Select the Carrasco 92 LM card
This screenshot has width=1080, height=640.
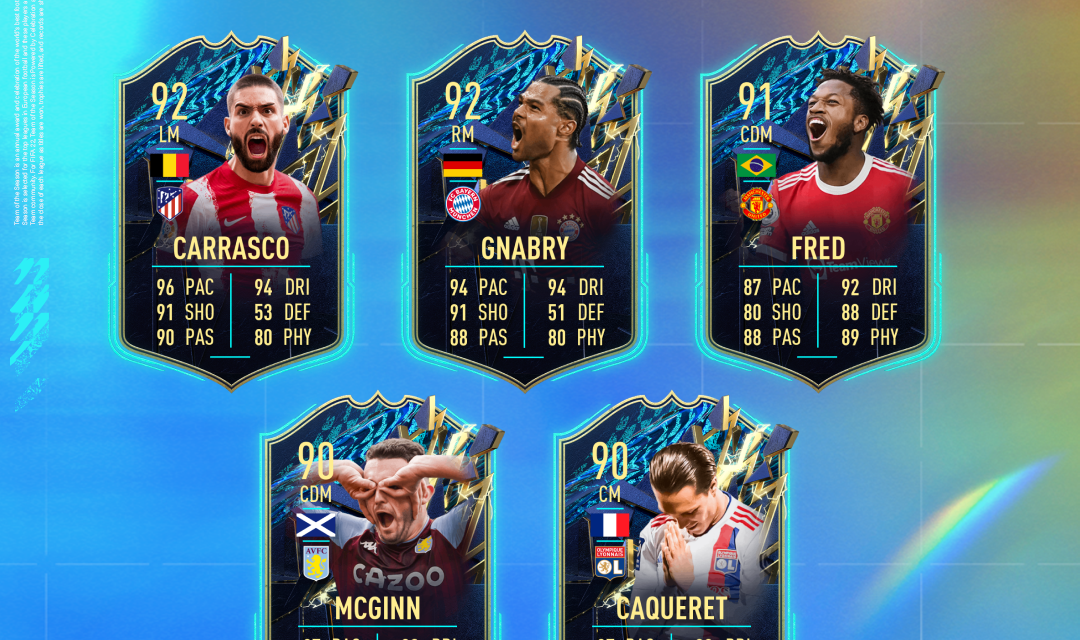coord(231,215)
